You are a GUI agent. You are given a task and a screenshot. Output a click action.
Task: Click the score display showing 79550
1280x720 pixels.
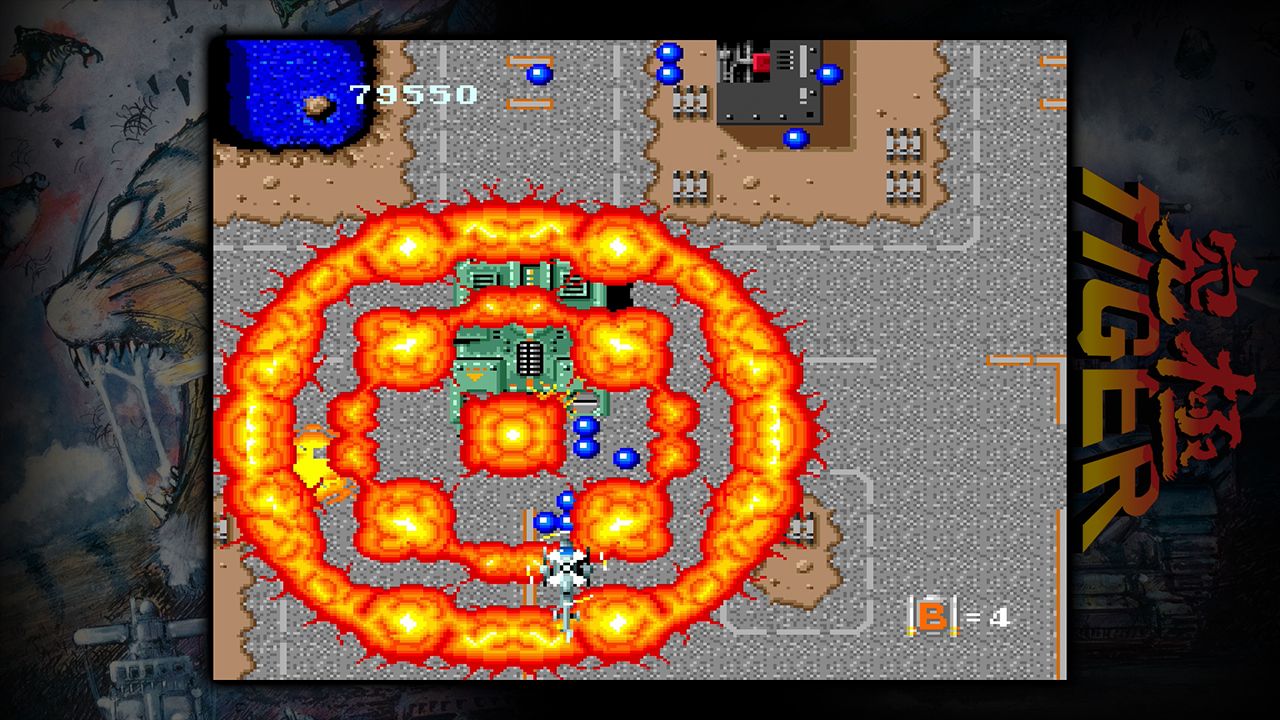coord(410,95)
